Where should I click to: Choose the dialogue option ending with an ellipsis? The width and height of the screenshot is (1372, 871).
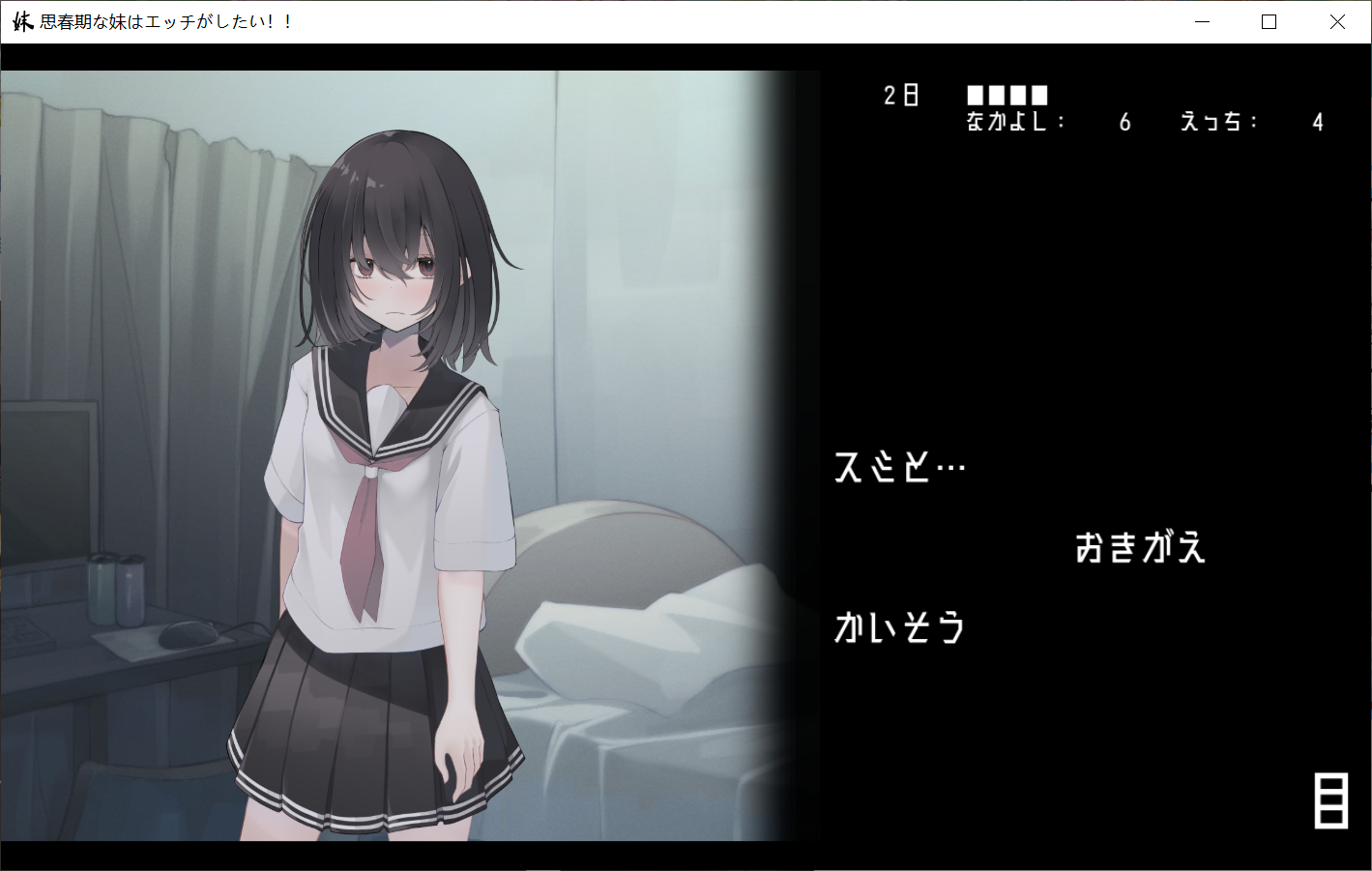click(899, 468)
